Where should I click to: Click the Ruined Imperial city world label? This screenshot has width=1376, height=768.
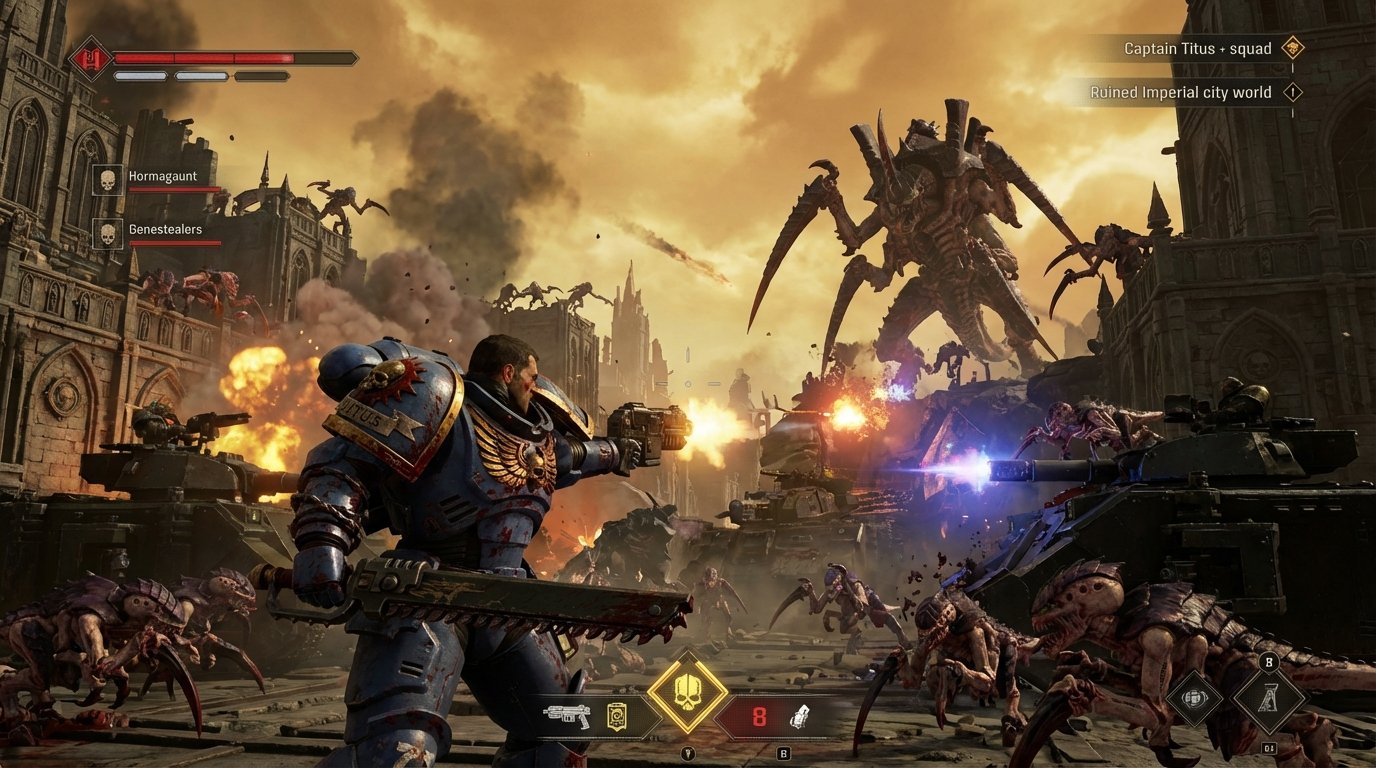(1181, 91)
